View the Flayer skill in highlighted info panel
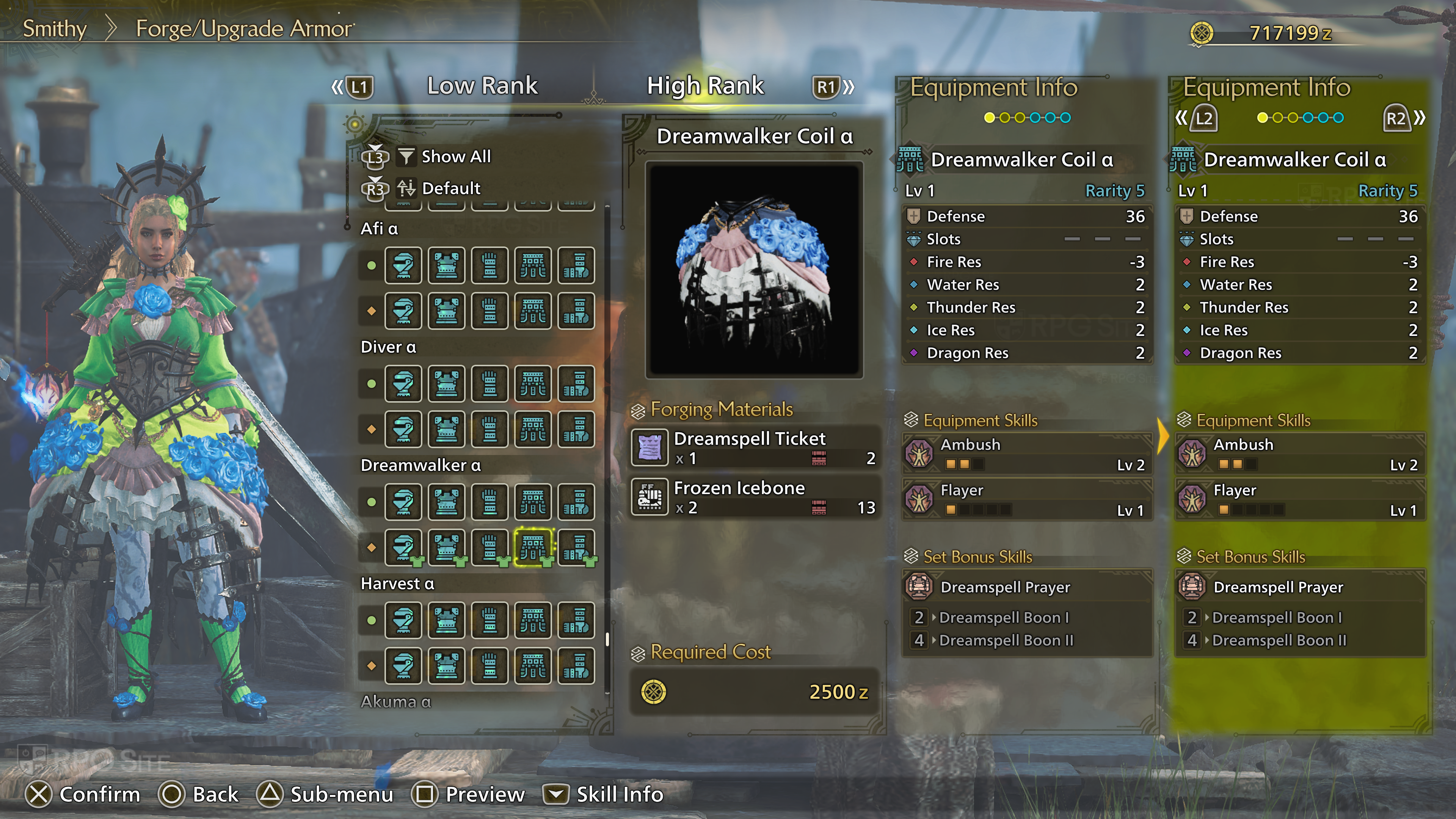Image resolution: width=1456 pixels, height=819 pixels. (1300, 499)
